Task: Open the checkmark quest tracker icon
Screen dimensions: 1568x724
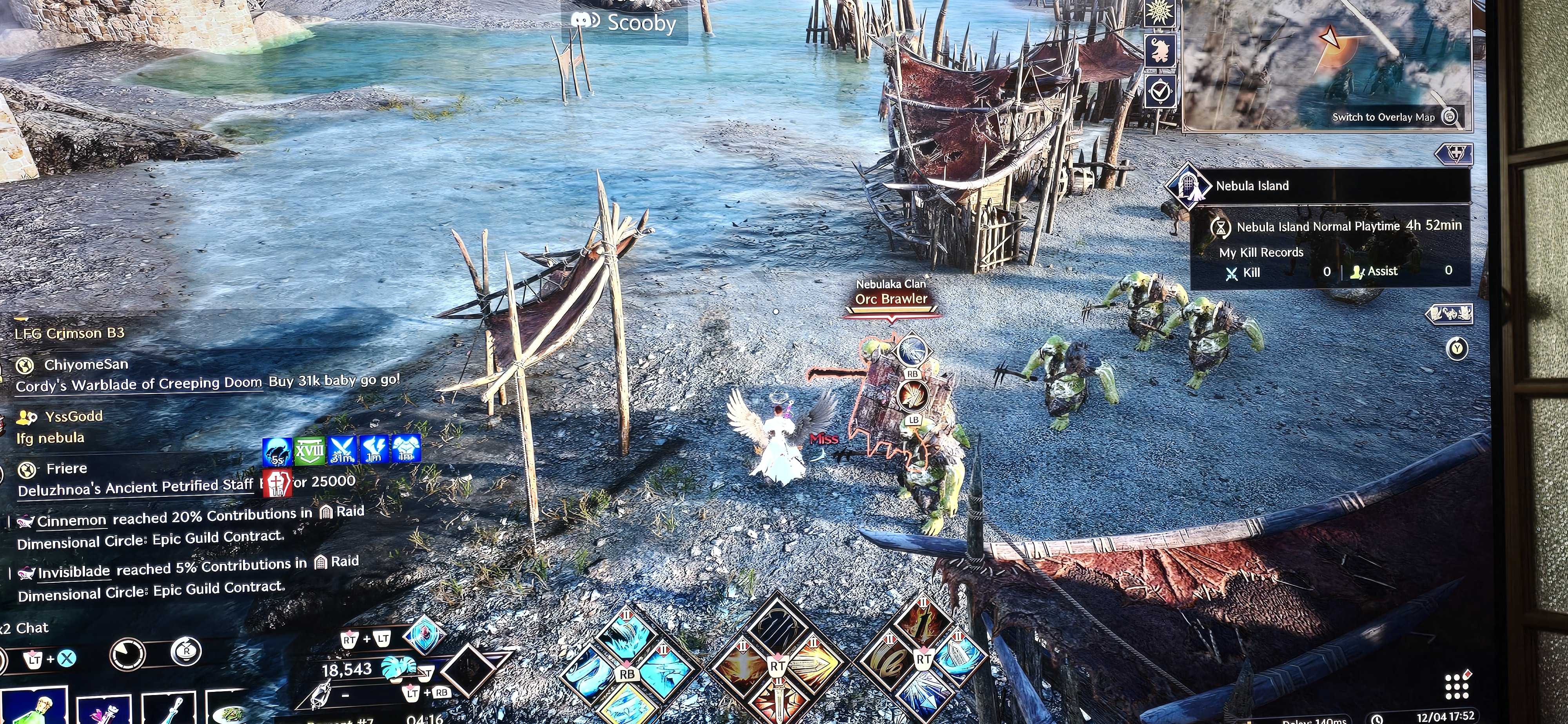Action: click(x=1160, y=91)
